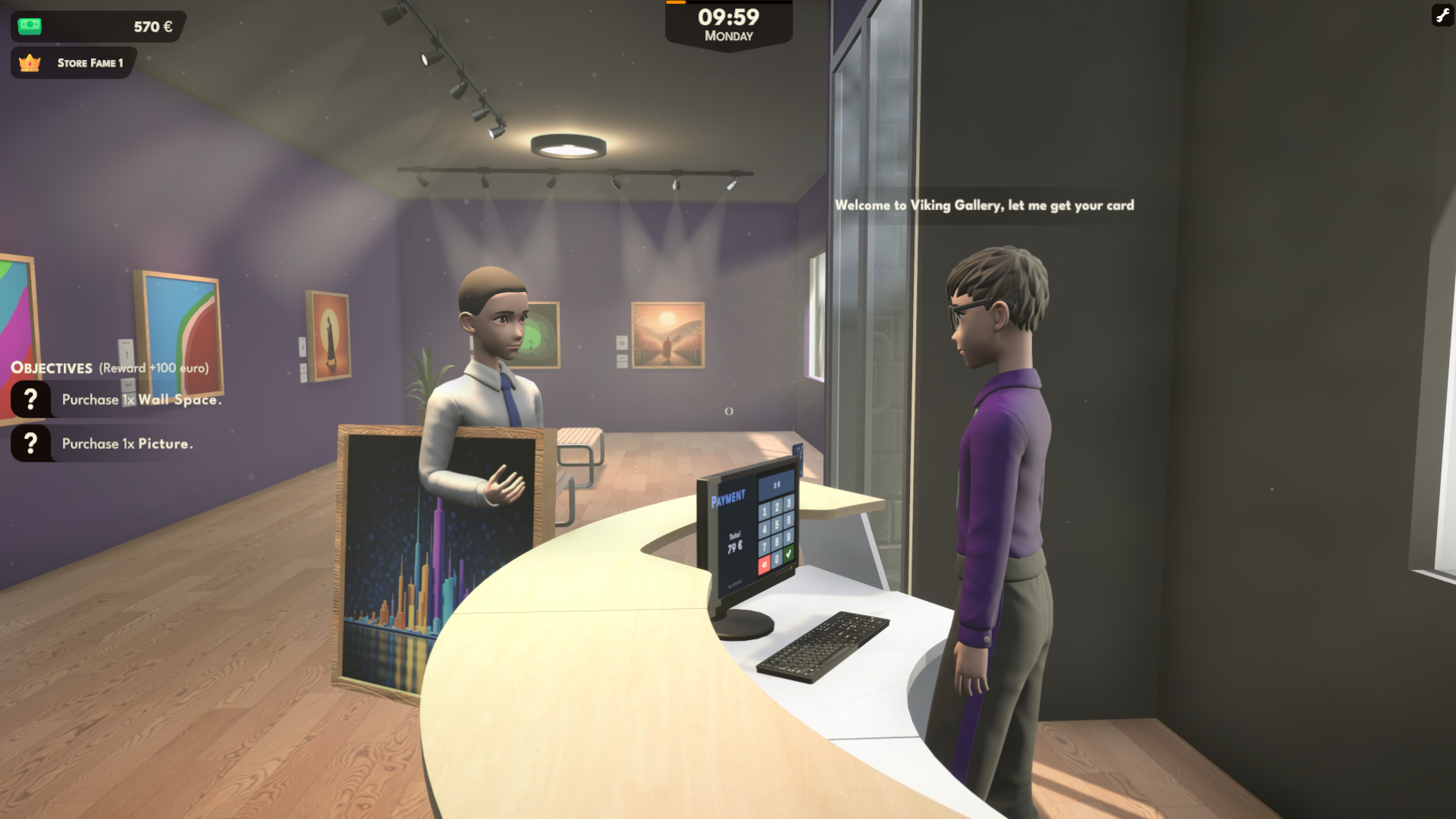Click the question mark icon beside Picture objective
Image resolution: width=1456 pixels, height=819 pixels.
[x=30, y=444]
